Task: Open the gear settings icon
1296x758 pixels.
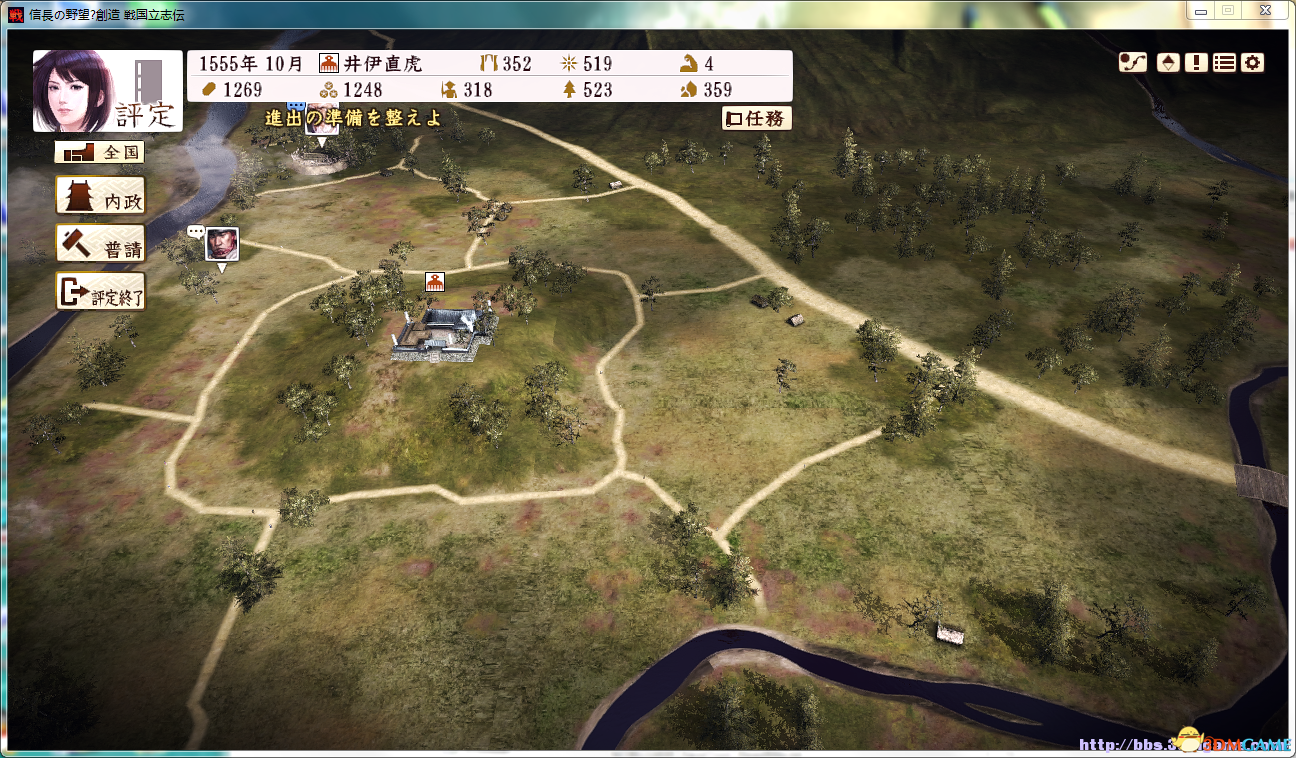Action: [x=1252, y=62]
